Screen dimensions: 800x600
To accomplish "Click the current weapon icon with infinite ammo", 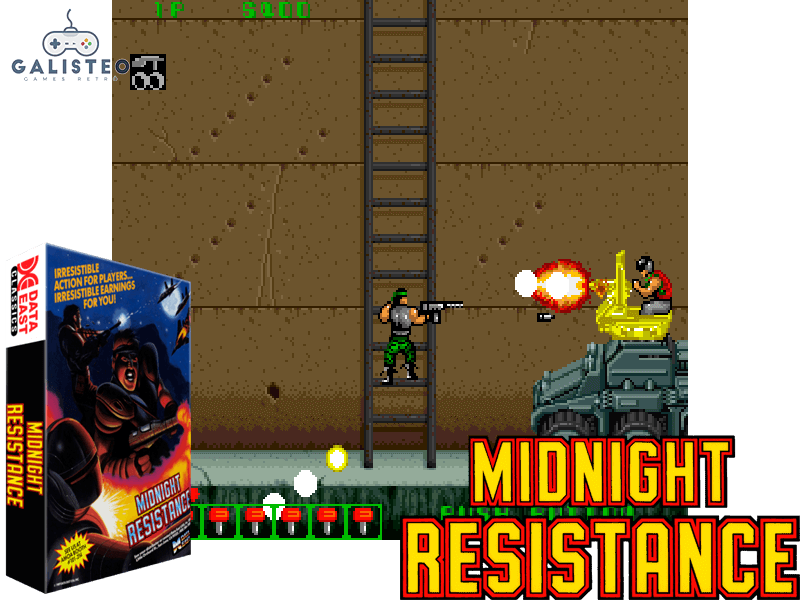I will click(x=148, y=72).
